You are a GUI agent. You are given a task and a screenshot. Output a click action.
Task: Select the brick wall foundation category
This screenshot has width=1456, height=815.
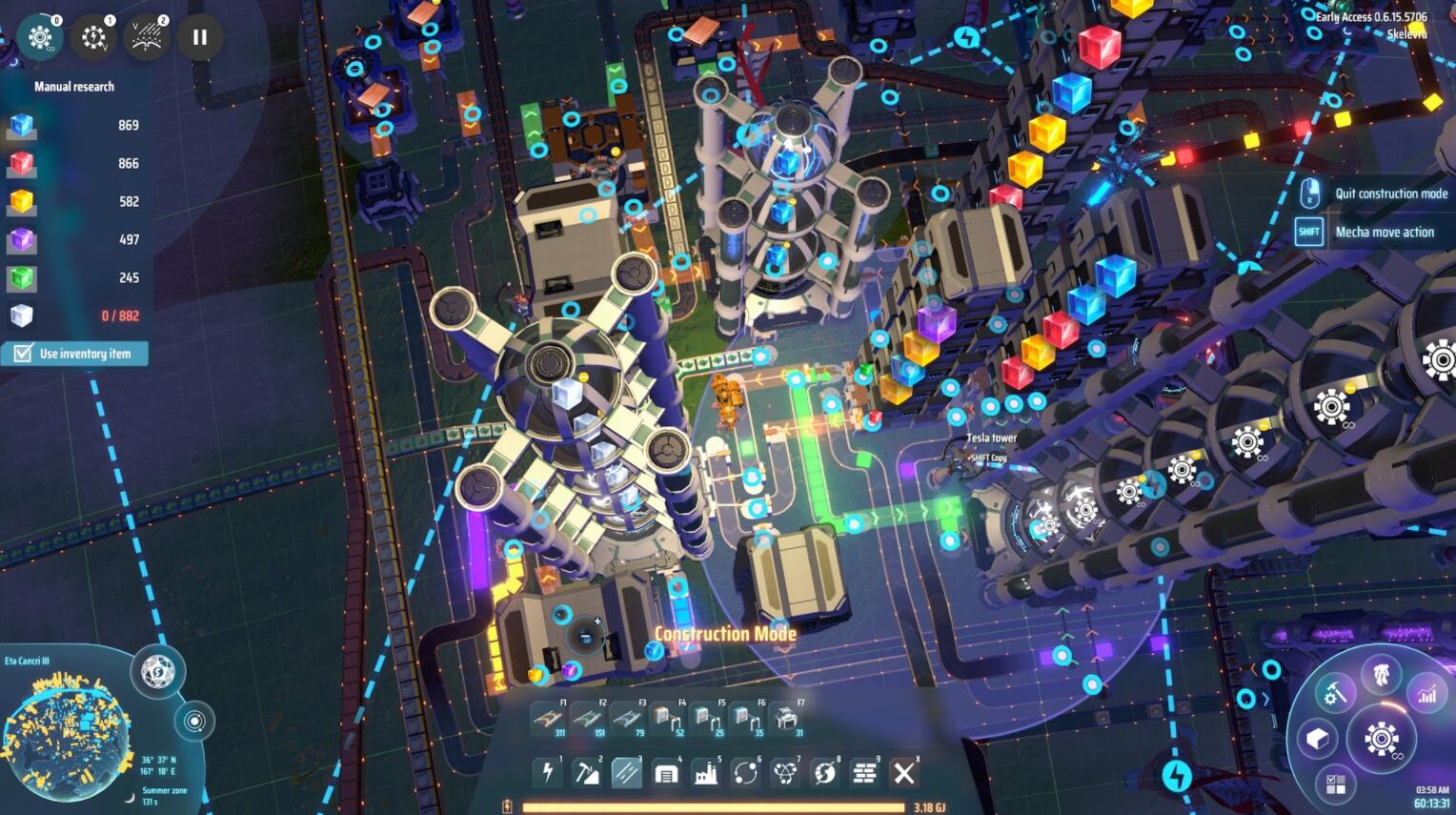pos(864,772)
